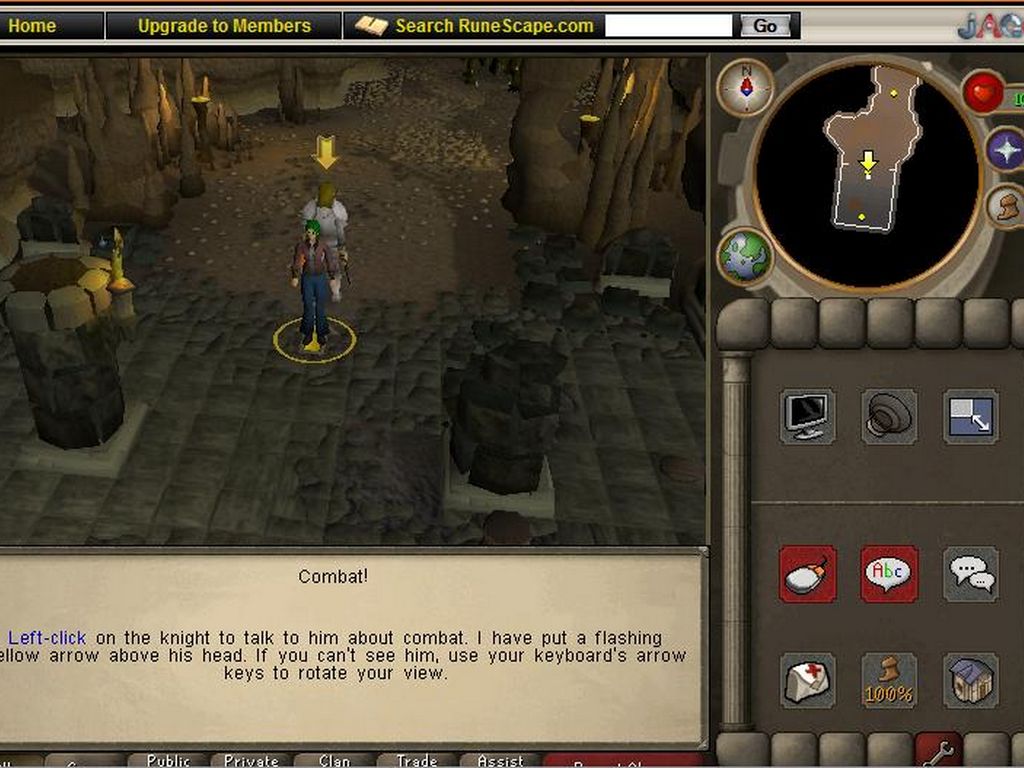
Task: Select the wrench options tab
Action: [x=938, y=752]
